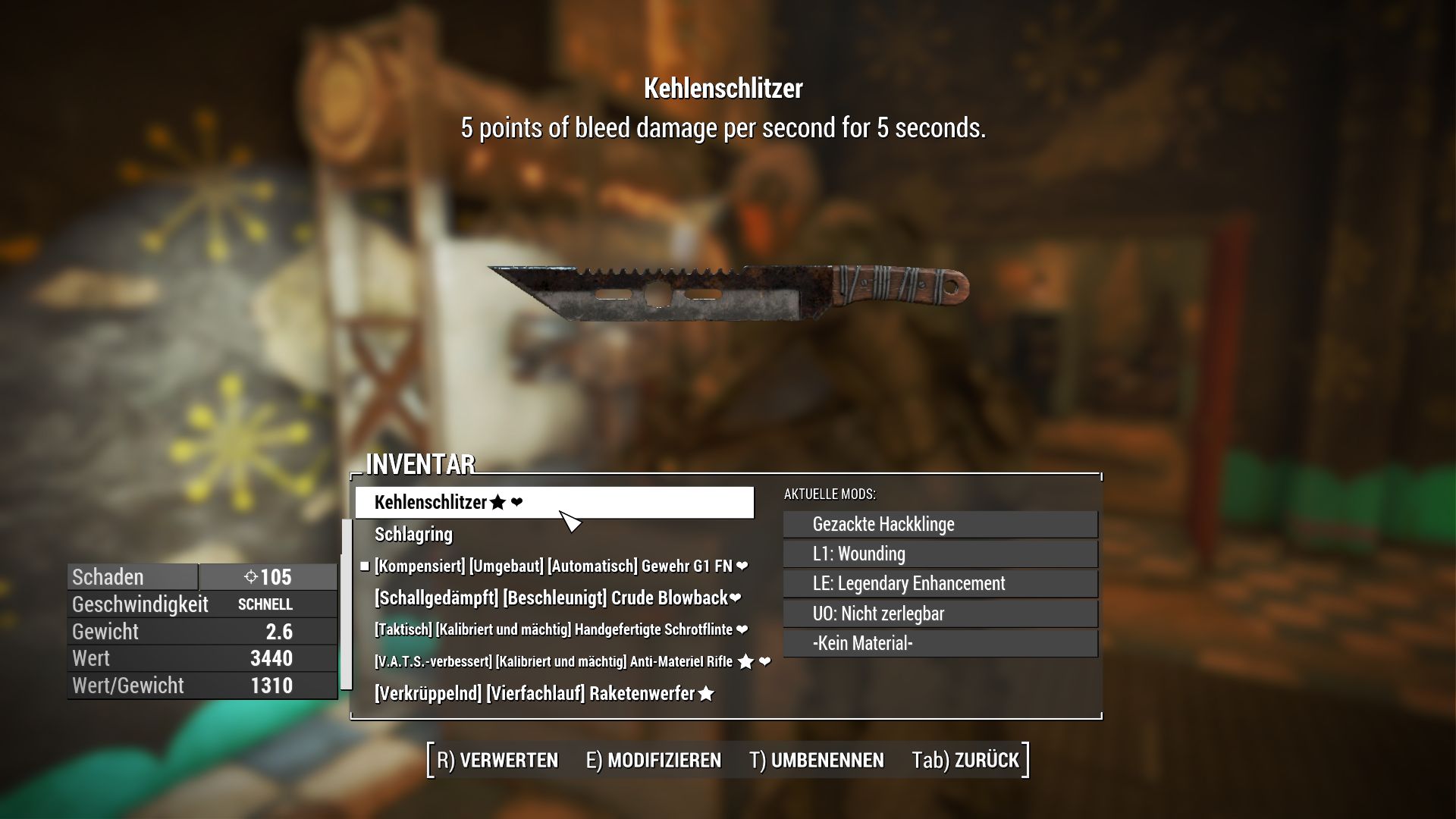
Task: Click the star on the Raketenwerfer entry
Action: coord(706,692)
